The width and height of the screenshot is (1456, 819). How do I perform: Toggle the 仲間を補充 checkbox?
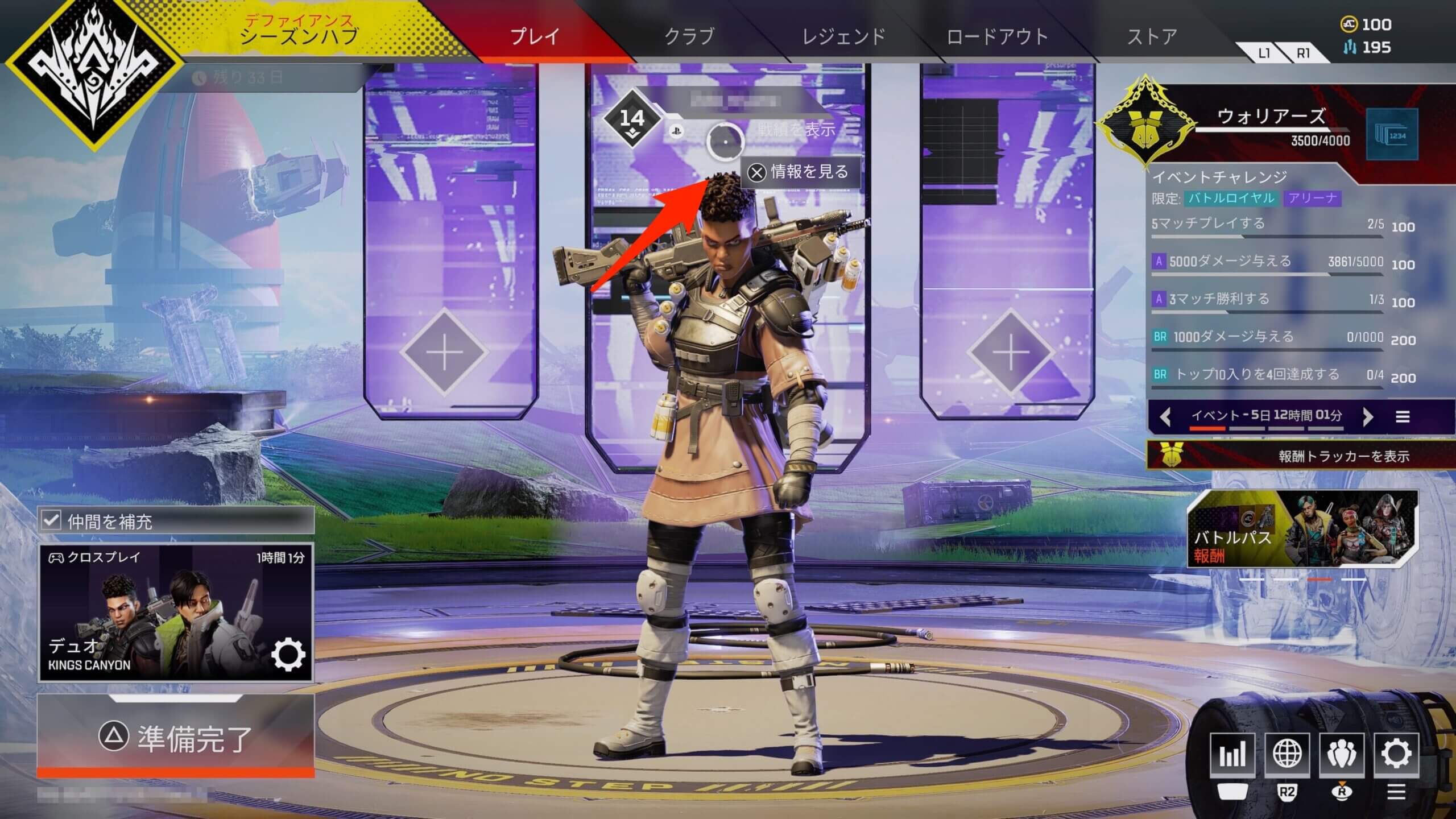pos(51,520)
